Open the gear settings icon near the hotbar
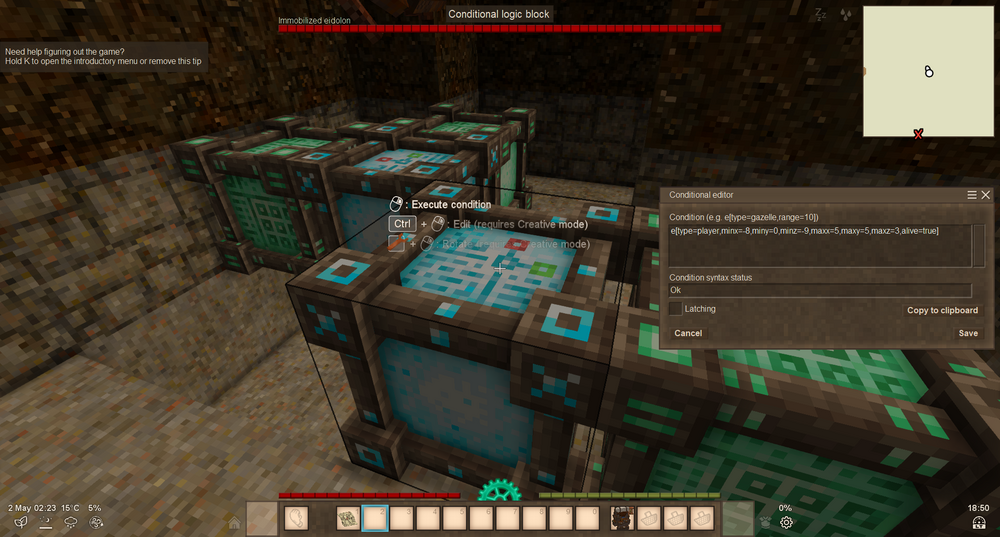 tap(787, 522)
